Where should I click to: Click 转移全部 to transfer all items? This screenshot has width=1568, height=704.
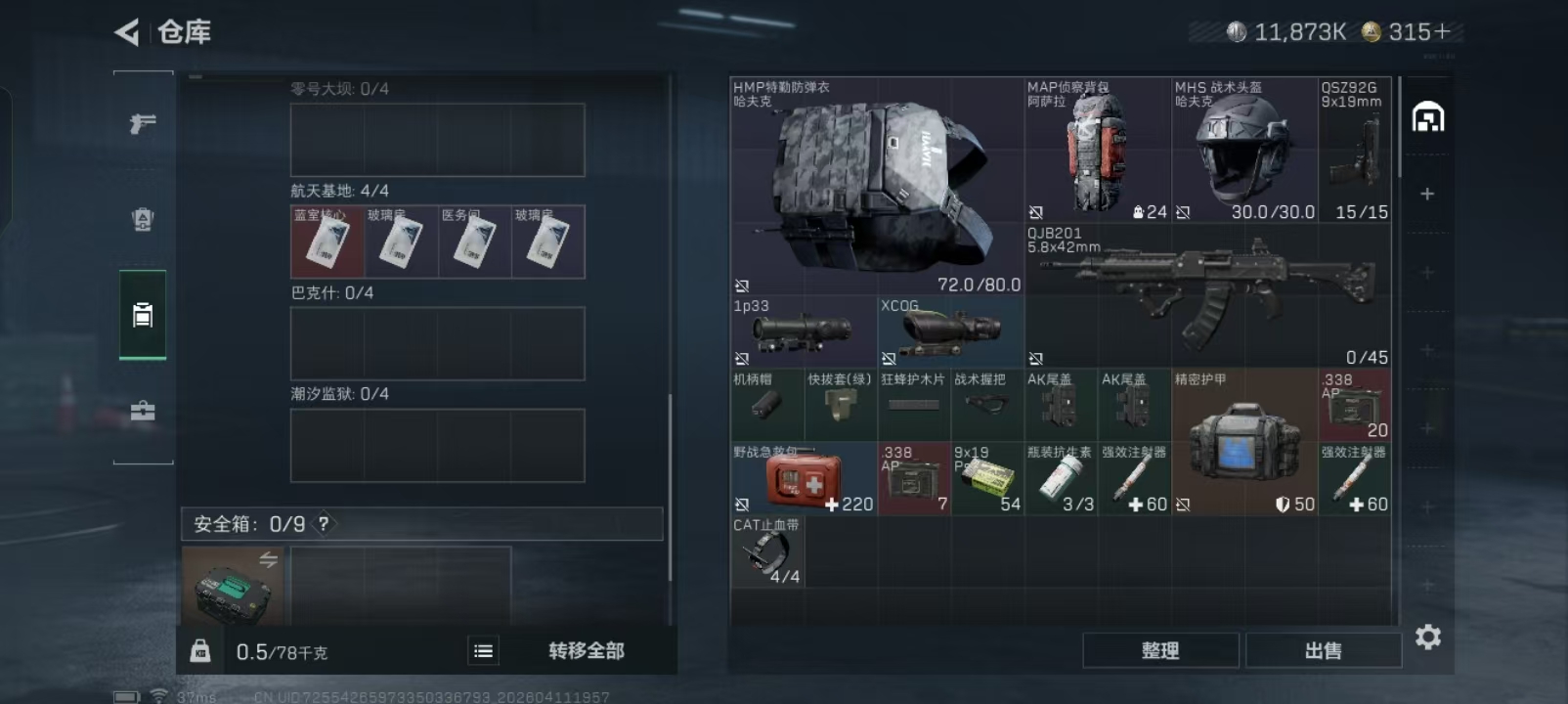(x=586, y=651)
